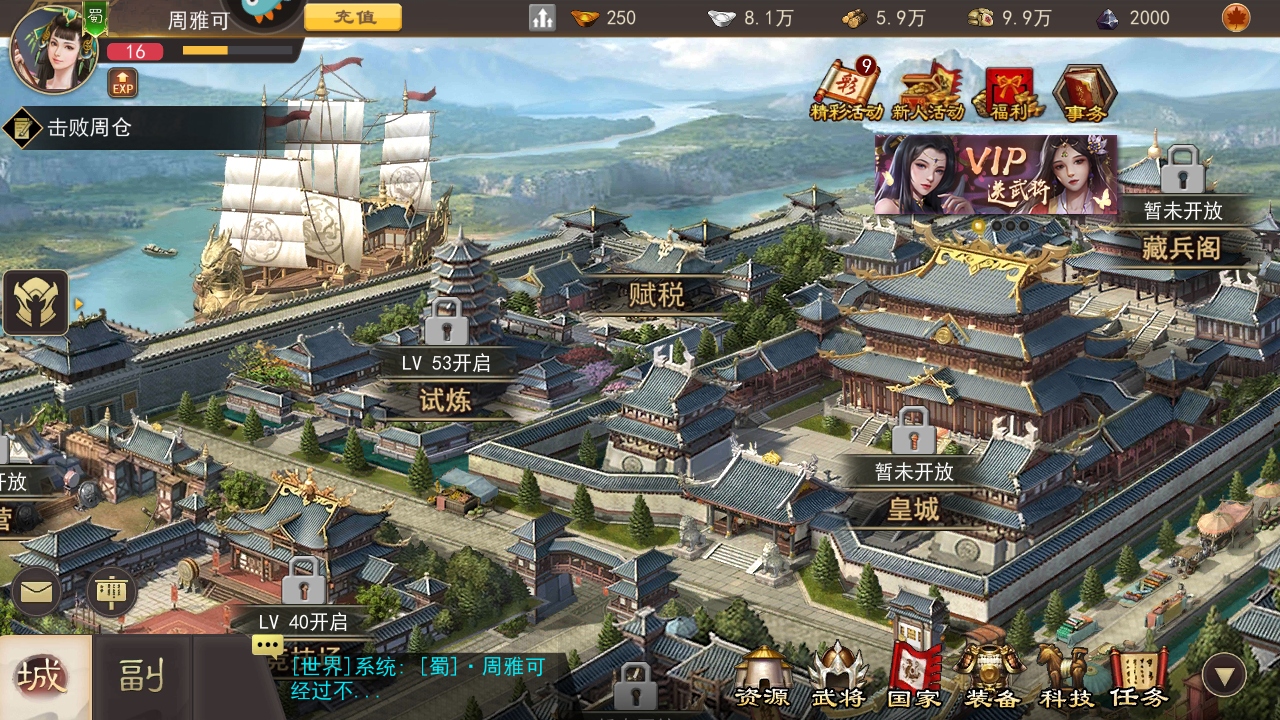Open the 任务 quests menu
Viewport: 1280px width, 720px height.
tap(1138, 676)
